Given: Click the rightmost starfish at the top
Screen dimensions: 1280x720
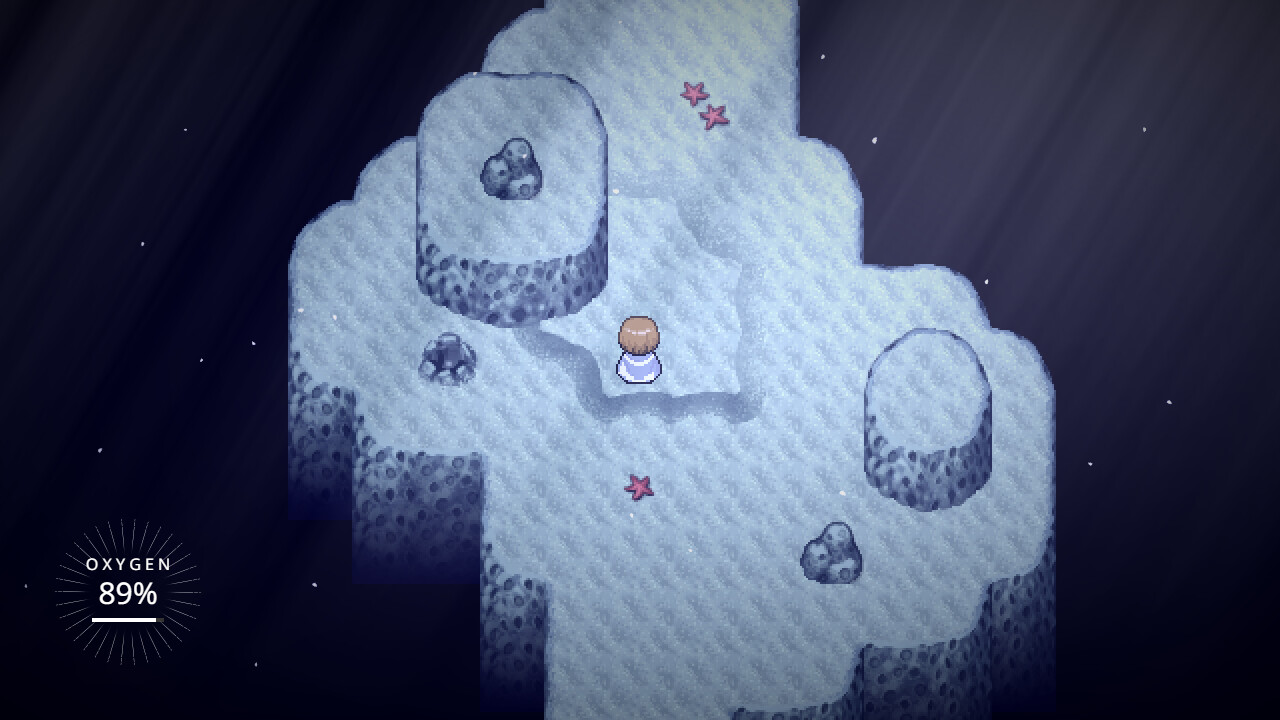Looking at the screenshot, I should [x=715, y=117].
